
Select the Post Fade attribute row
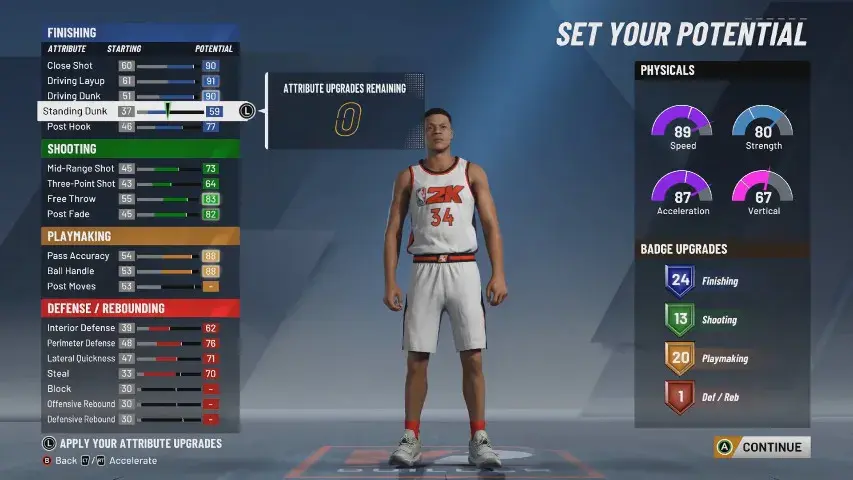point(137,214)
